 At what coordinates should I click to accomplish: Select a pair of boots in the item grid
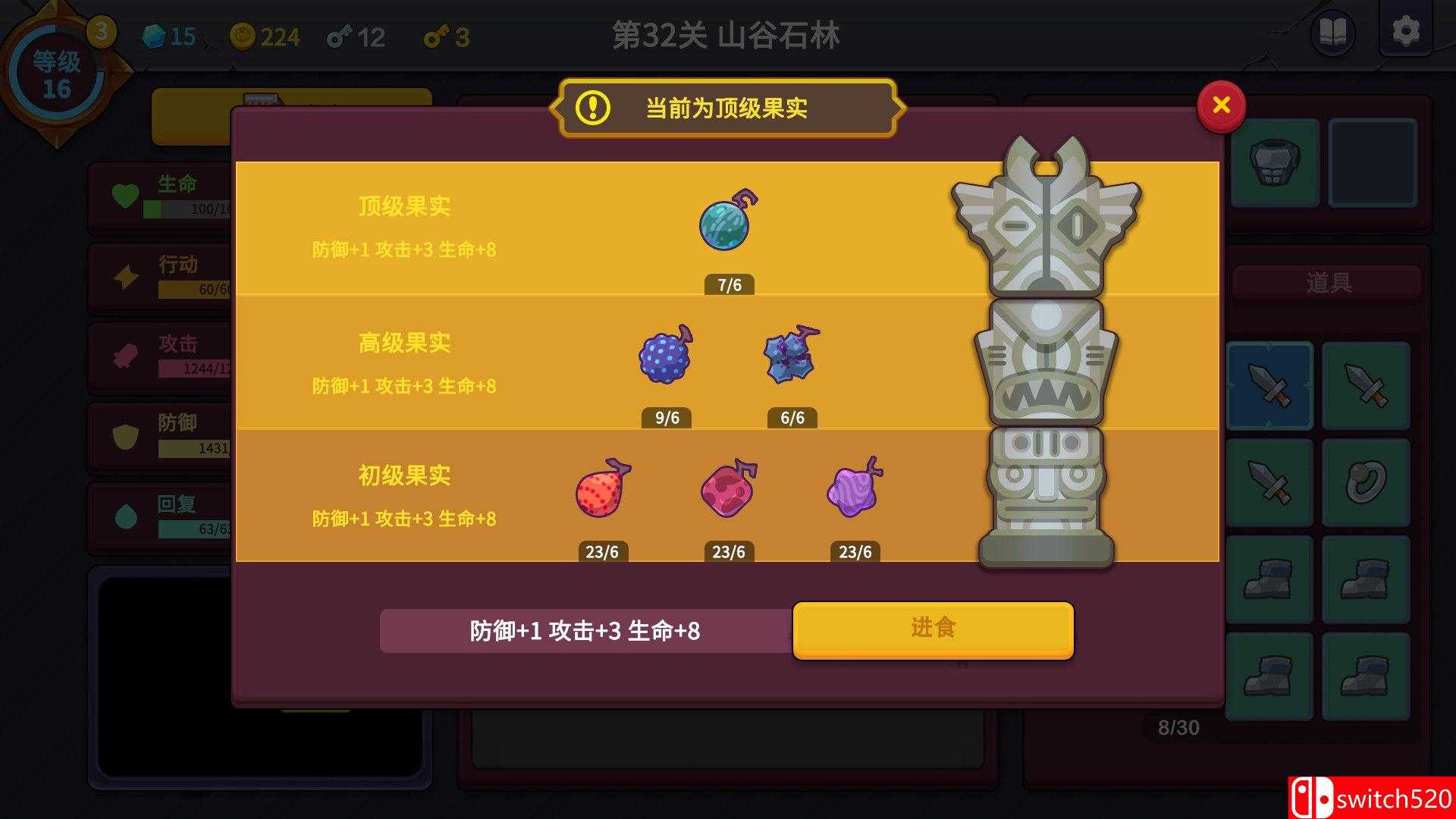pyautogui.click(x=1269, y=579)
